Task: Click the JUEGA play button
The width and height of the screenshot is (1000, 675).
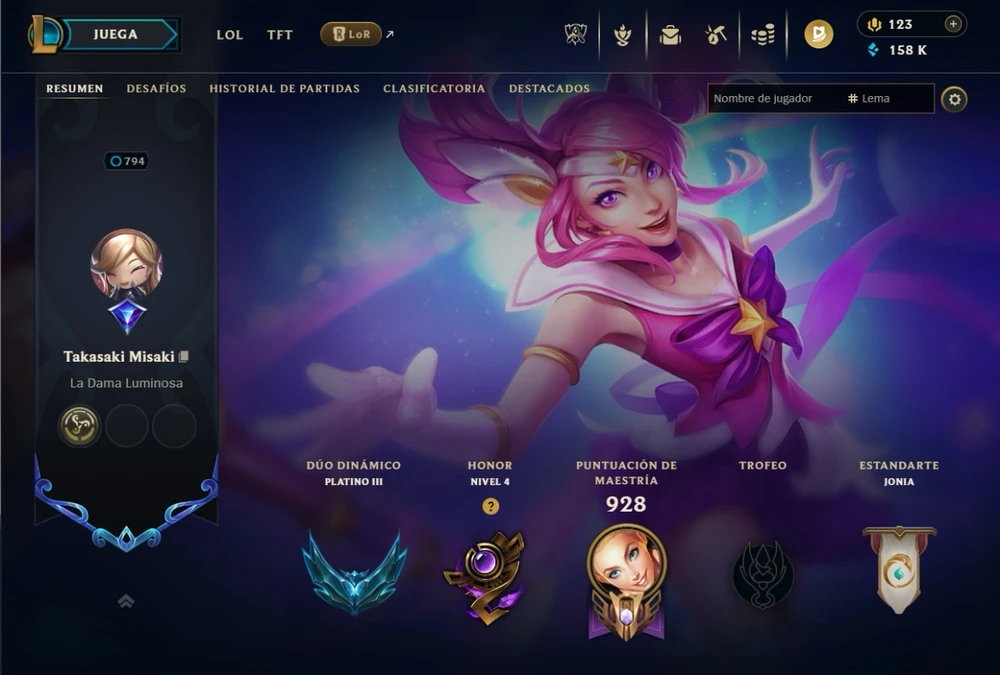Action: [118, 34]
